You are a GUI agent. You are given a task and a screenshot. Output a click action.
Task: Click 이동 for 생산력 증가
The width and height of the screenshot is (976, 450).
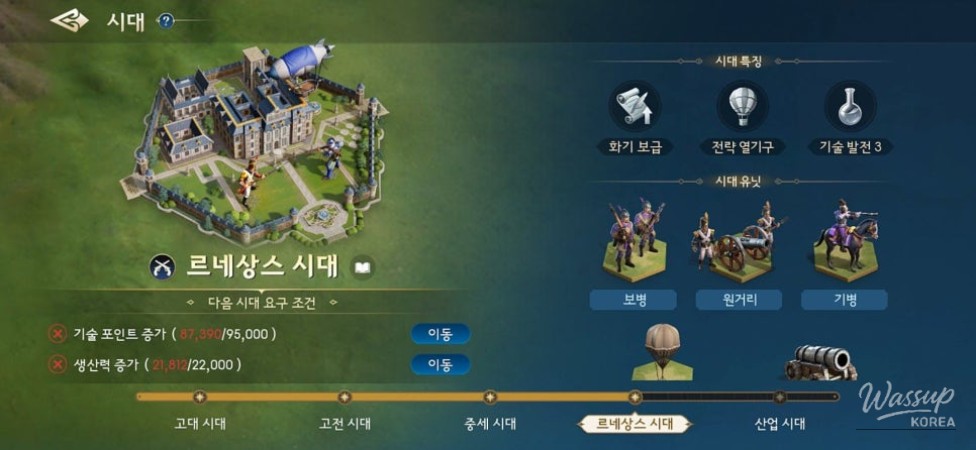(x=440, y=364)
